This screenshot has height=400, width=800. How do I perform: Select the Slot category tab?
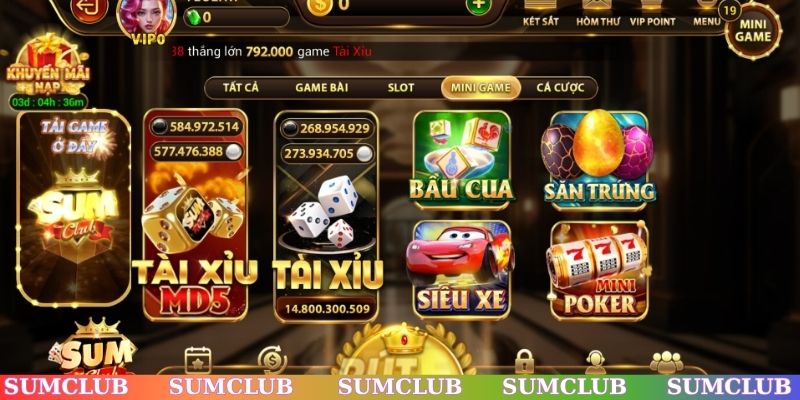point(400,87)
